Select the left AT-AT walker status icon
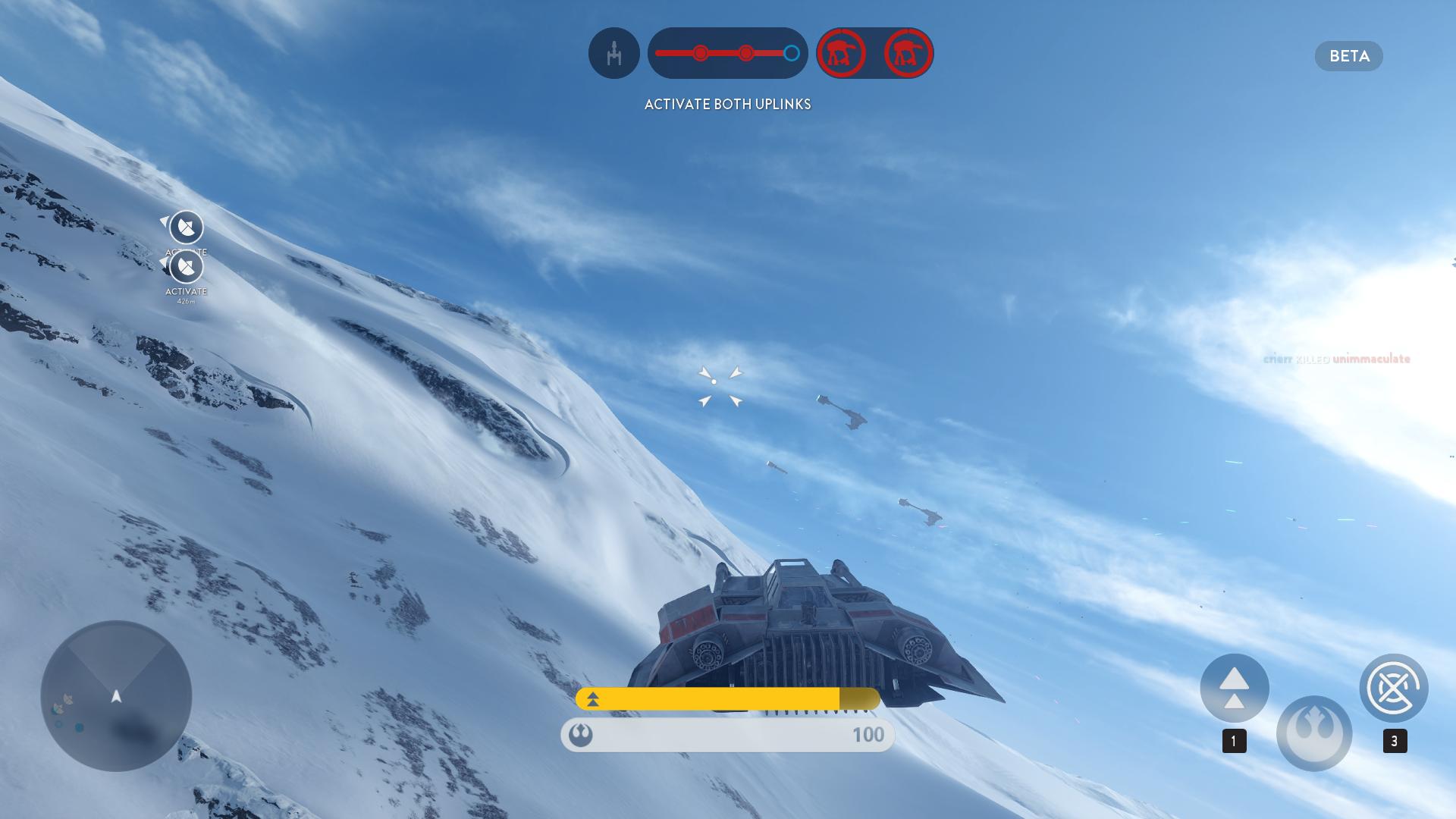The width and height of the screenshot is (1456, 819). (x=841, y=53)
